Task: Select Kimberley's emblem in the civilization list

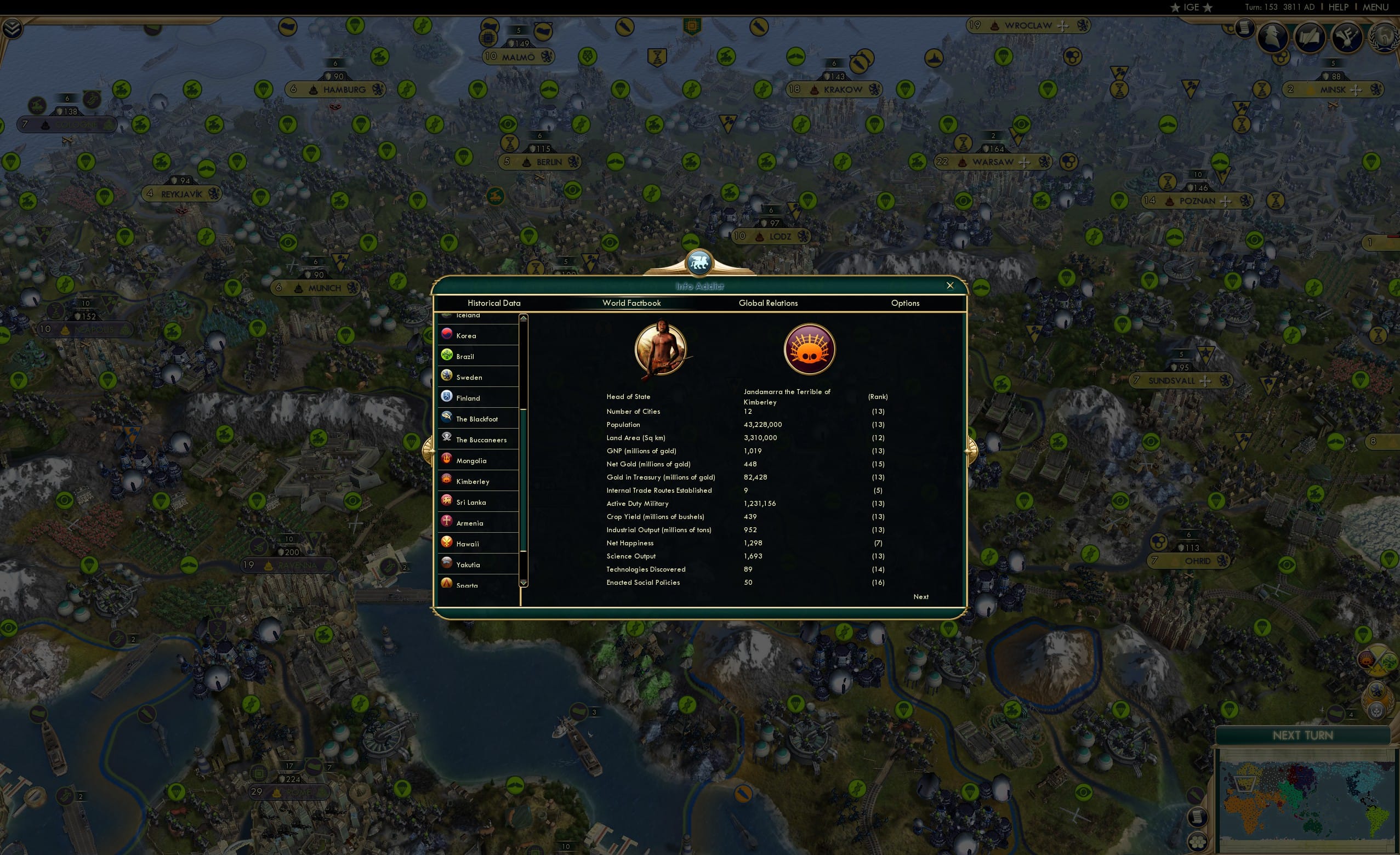Action: pos(447,480)
